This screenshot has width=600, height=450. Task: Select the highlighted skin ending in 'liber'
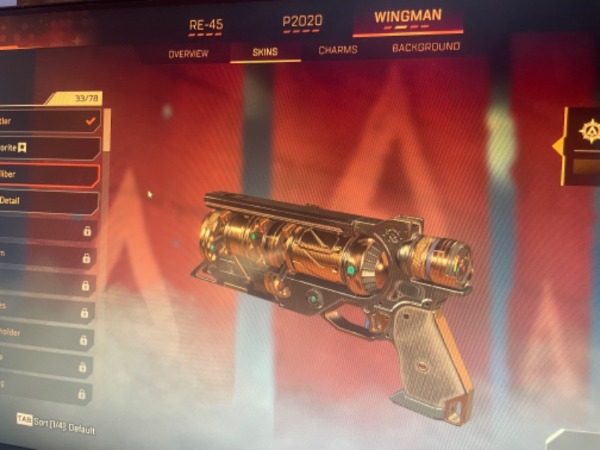48,175
